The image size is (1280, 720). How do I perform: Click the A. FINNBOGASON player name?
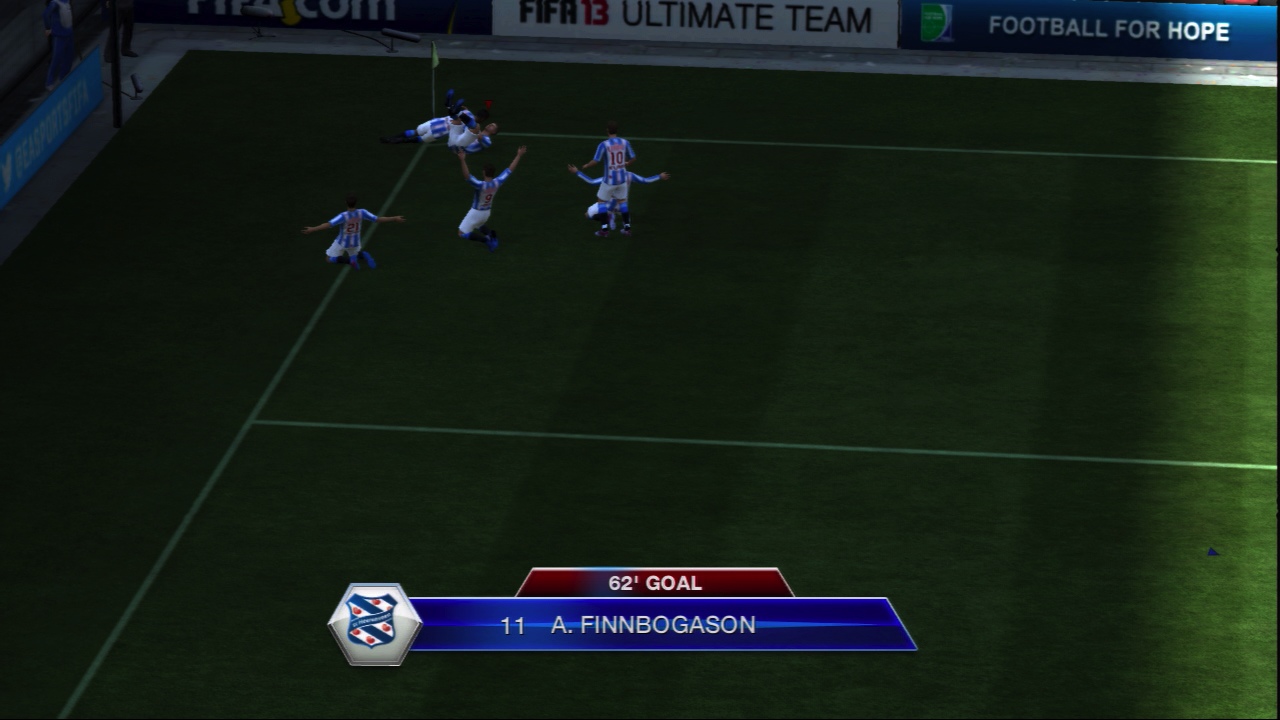click(655, 626)
